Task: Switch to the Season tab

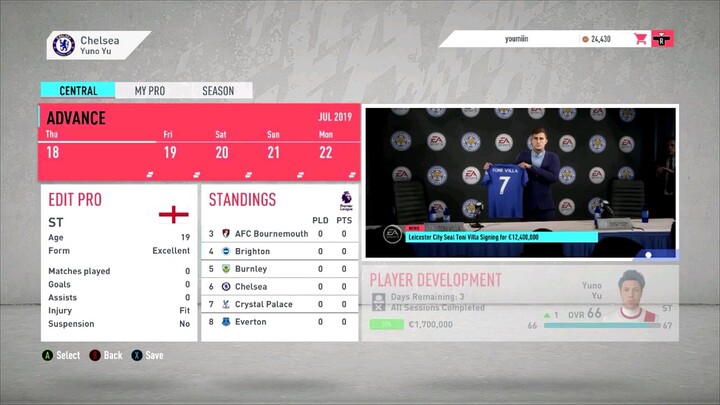Action: point(218,91)
